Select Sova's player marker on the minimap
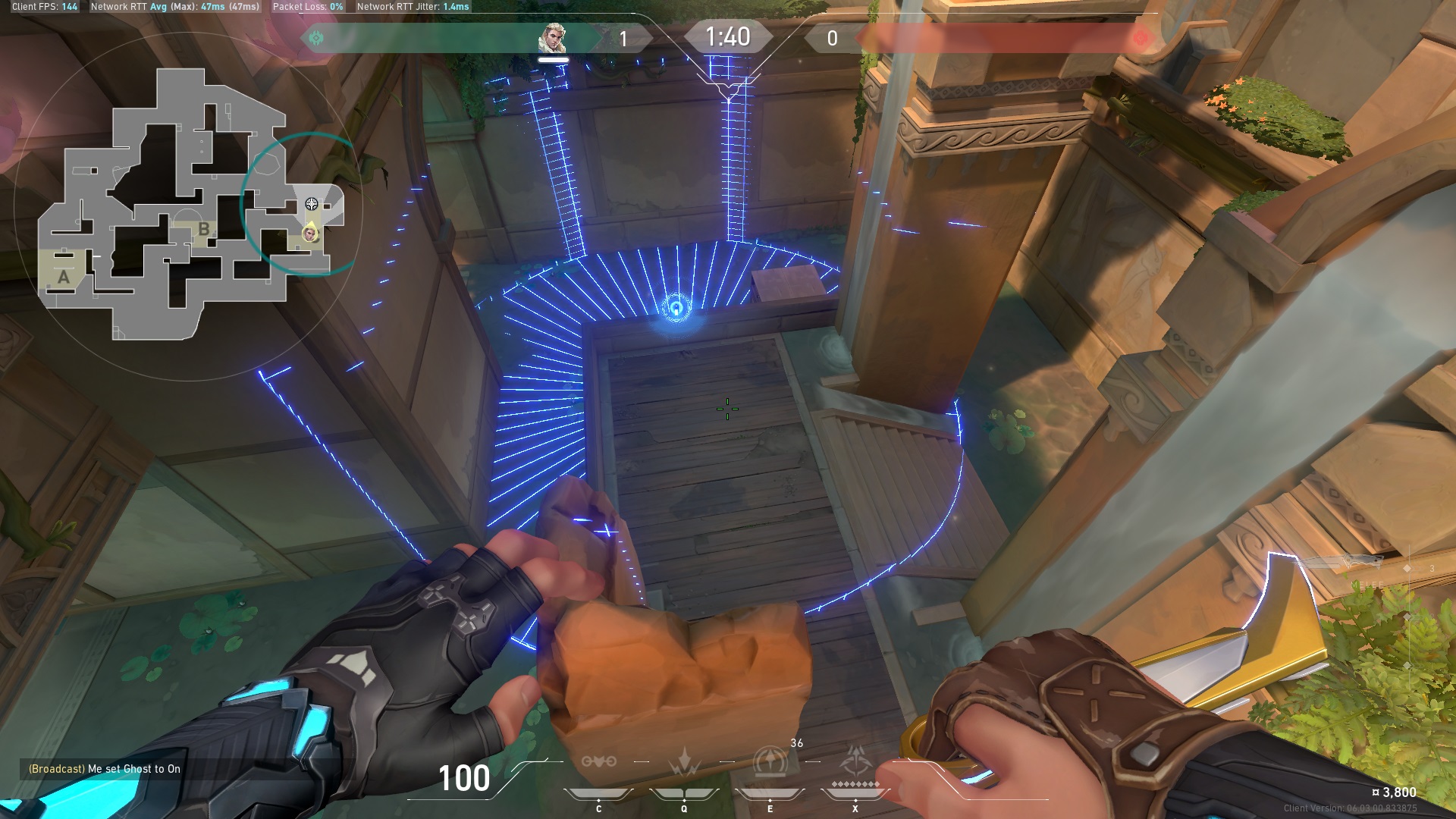 [310, 234]
